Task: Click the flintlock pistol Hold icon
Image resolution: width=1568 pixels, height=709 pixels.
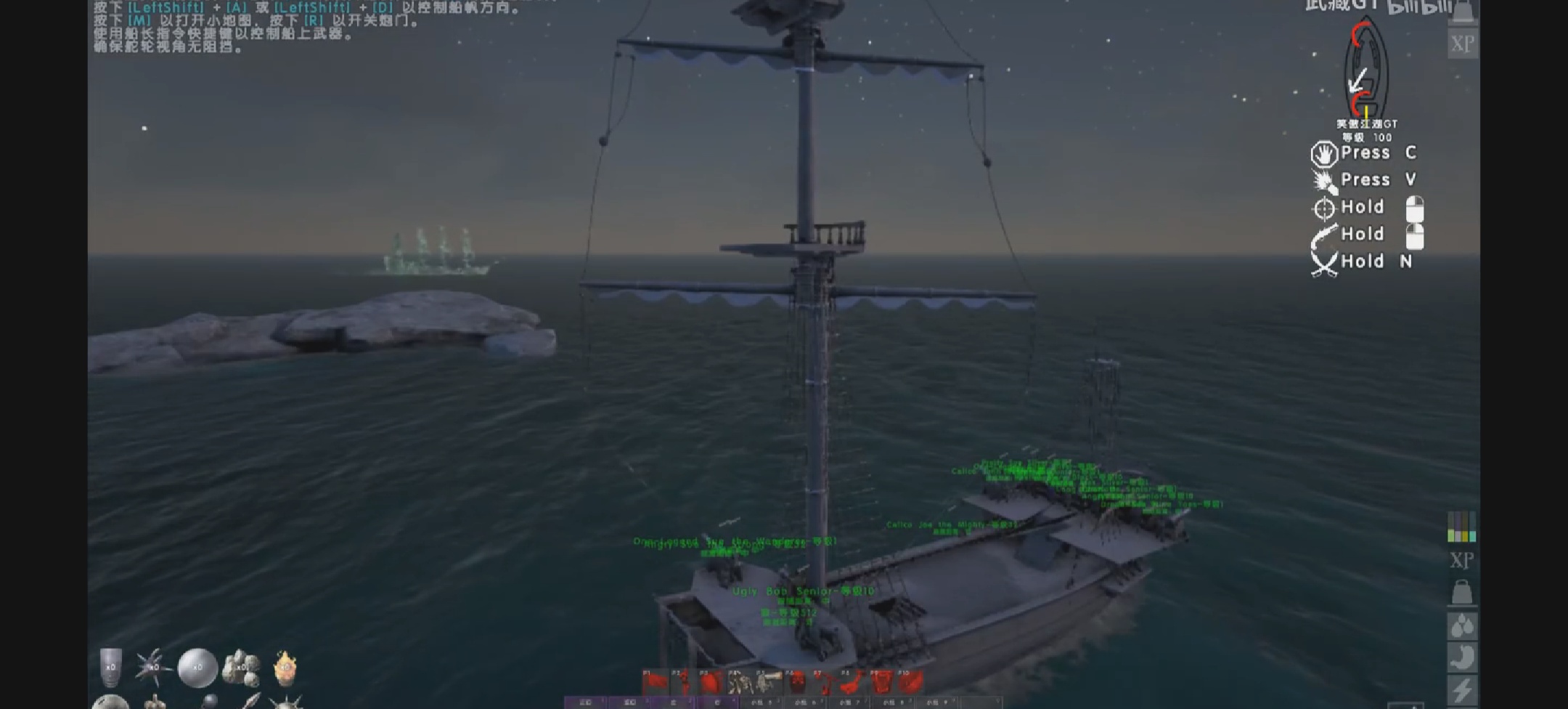Action: coord(1323,234)
